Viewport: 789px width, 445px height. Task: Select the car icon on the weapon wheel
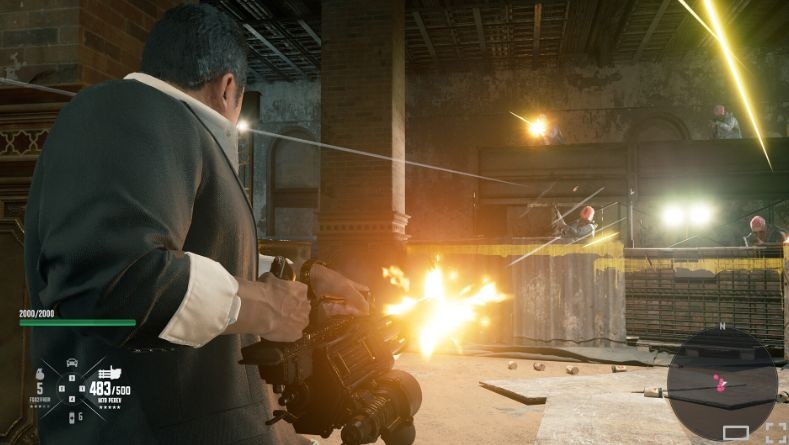(x=72, y=362)
